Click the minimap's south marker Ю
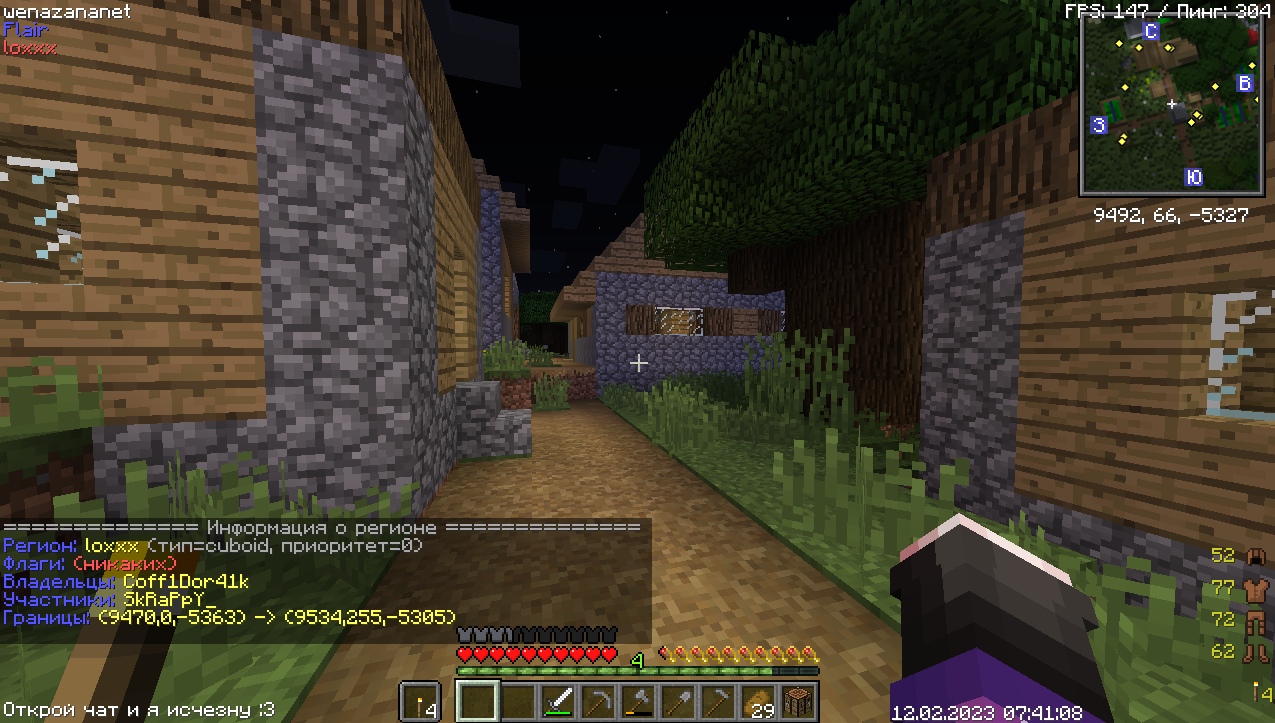 (1193, 177)
